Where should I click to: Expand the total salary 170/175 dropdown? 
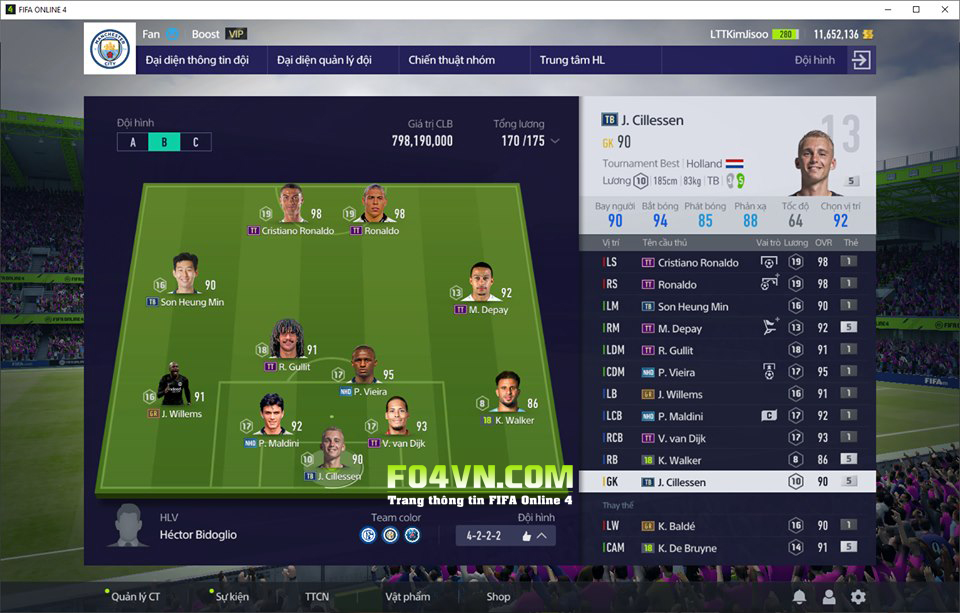coord(555,141)
